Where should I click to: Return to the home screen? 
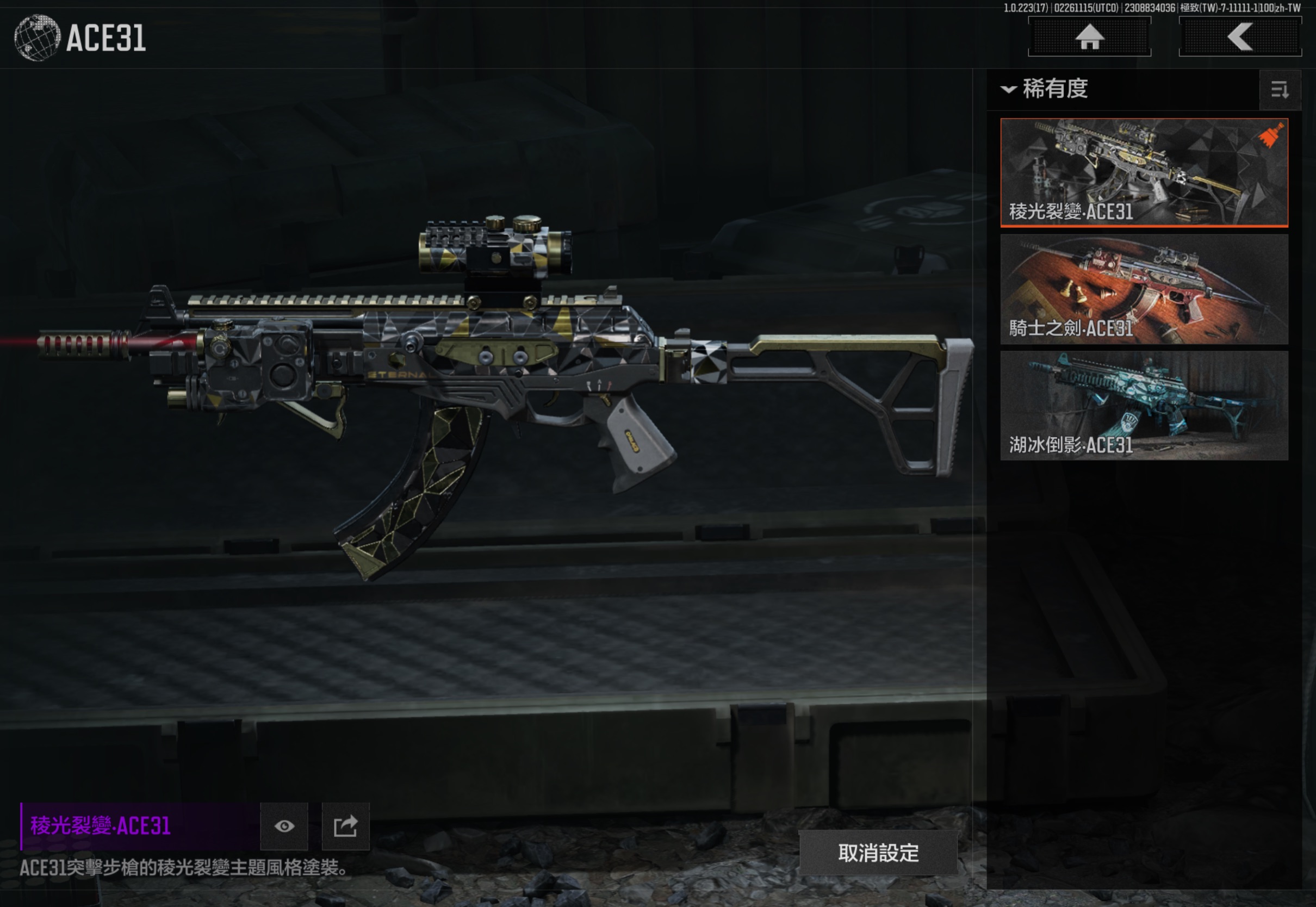pyautogui.click(x=1089, y=38)
